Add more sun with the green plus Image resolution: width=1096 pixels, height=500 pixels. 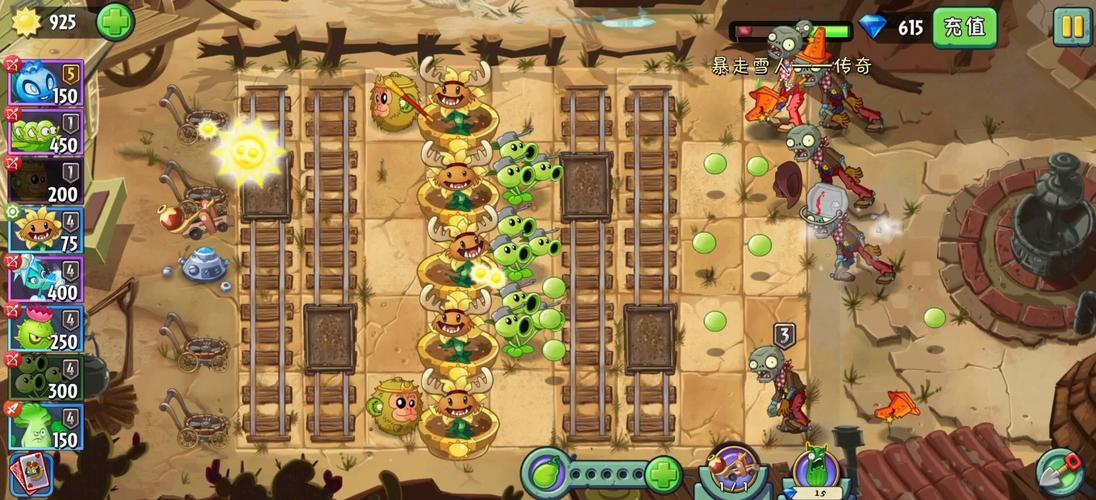(116, 22)
